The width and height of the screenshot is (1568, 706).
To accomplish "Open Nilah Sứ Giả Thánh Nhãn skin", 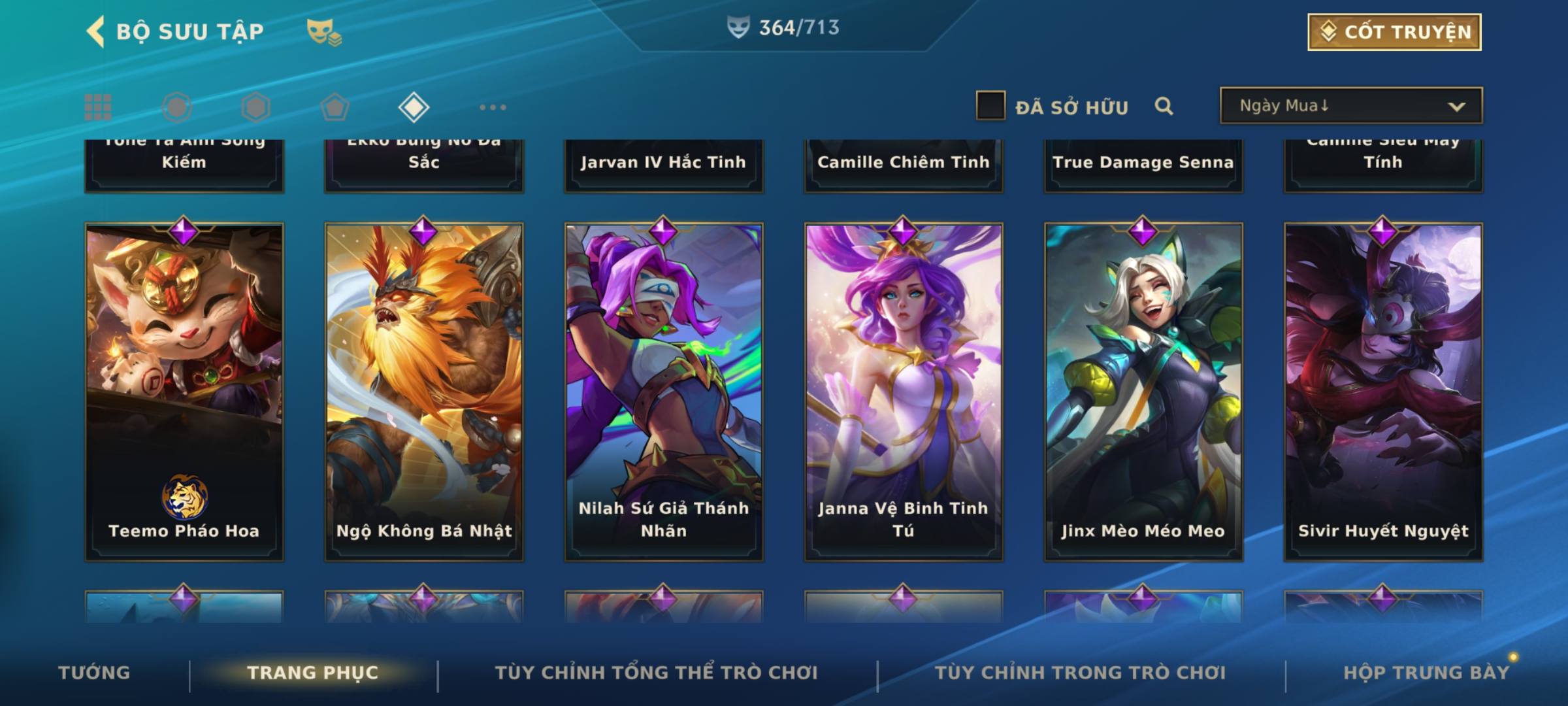I will [x=664, y=392].
